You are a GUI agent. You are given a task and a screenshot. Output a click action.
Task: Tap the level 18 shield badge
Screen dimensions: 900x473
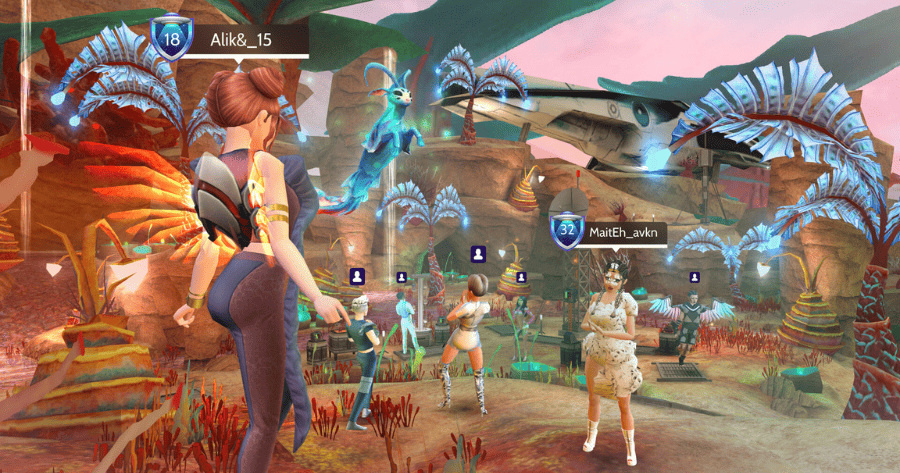pos(172,39)
